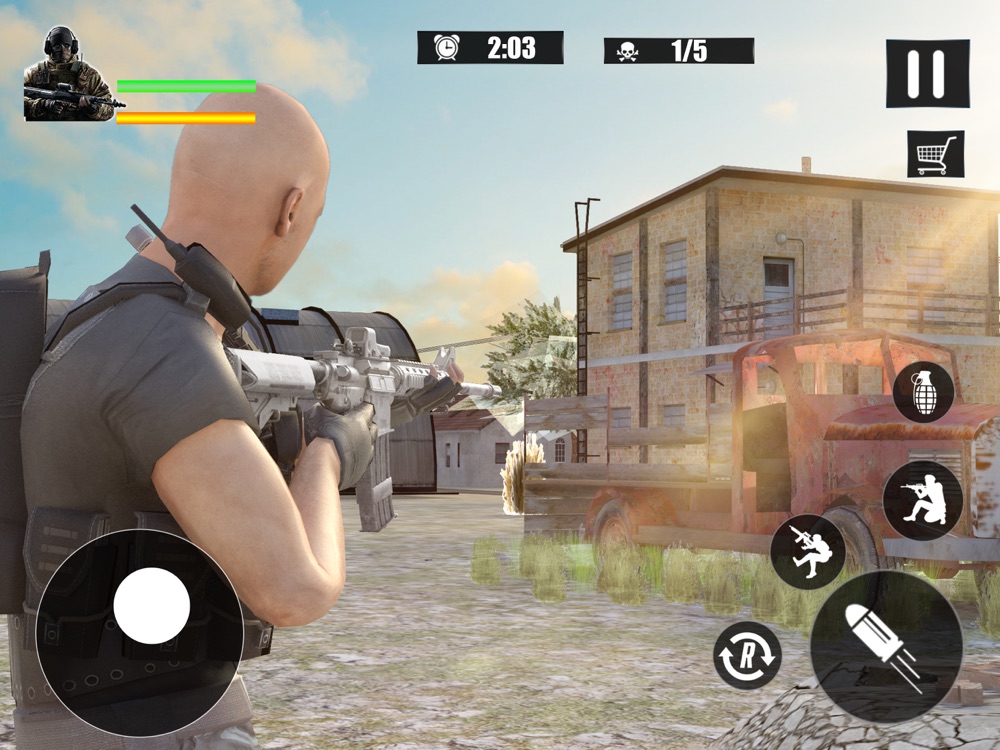Fire the rifle with the bullet button
Screen dimensions: 1000x750
pos(885,645)
